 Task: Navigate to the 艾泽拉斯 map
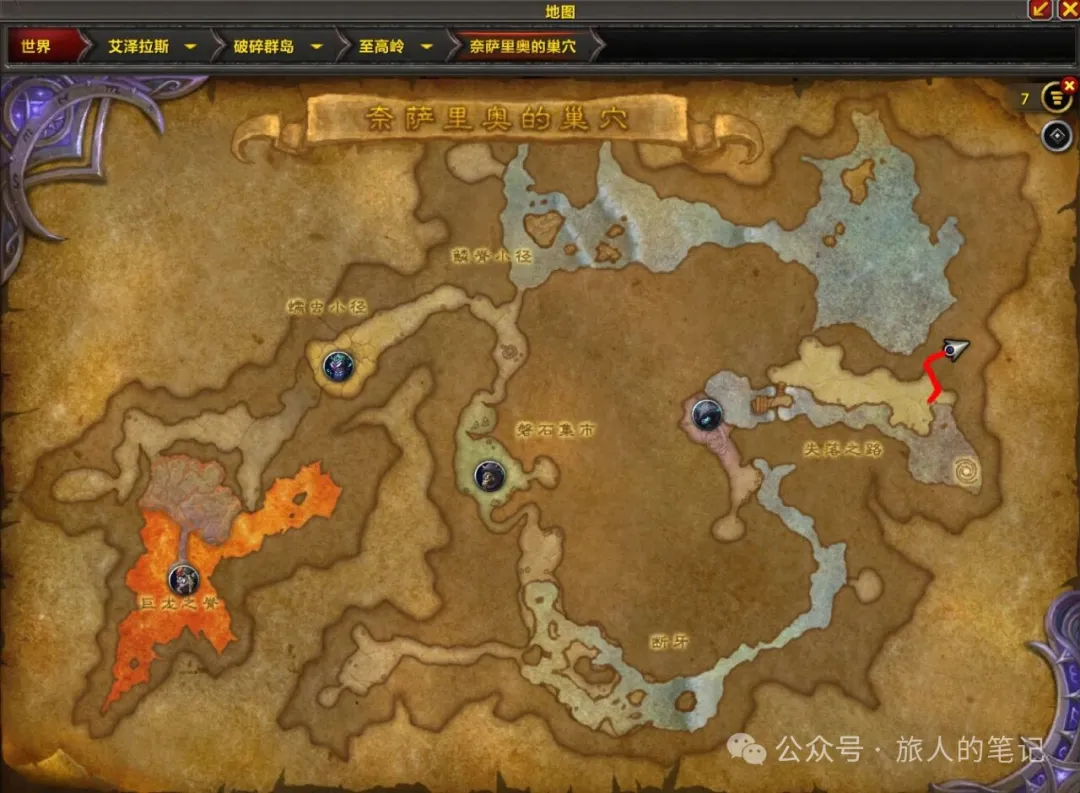(138, 46)
